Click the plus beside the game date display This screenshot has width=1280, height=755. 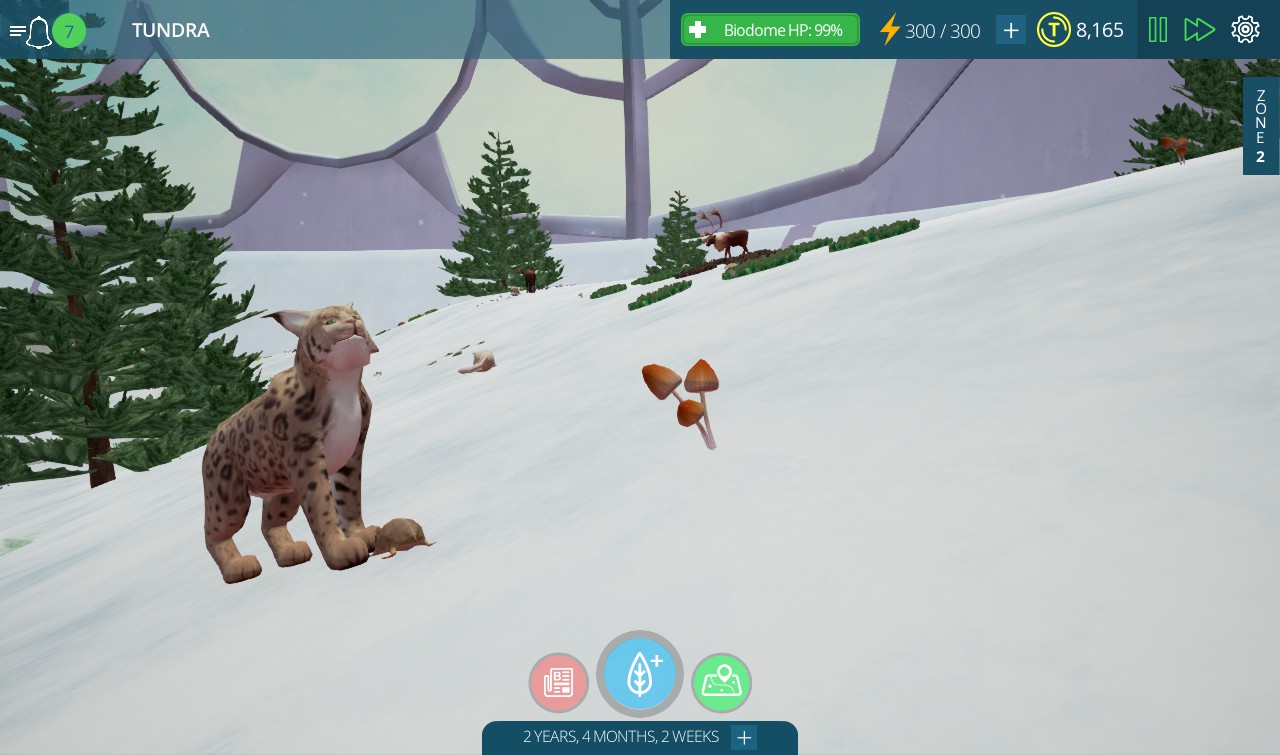pyautogui.click(x=744, y=737)
